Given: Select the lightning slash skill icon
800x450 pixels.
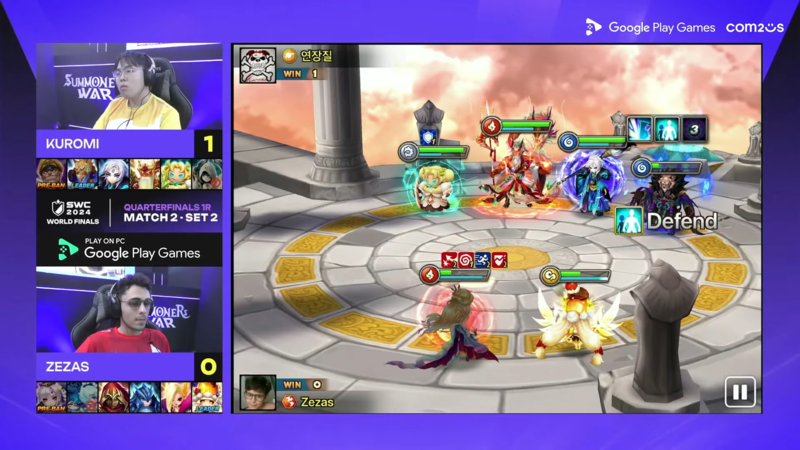Looking at the screenshot, I should pyautogui.click(x=639, y=129).
